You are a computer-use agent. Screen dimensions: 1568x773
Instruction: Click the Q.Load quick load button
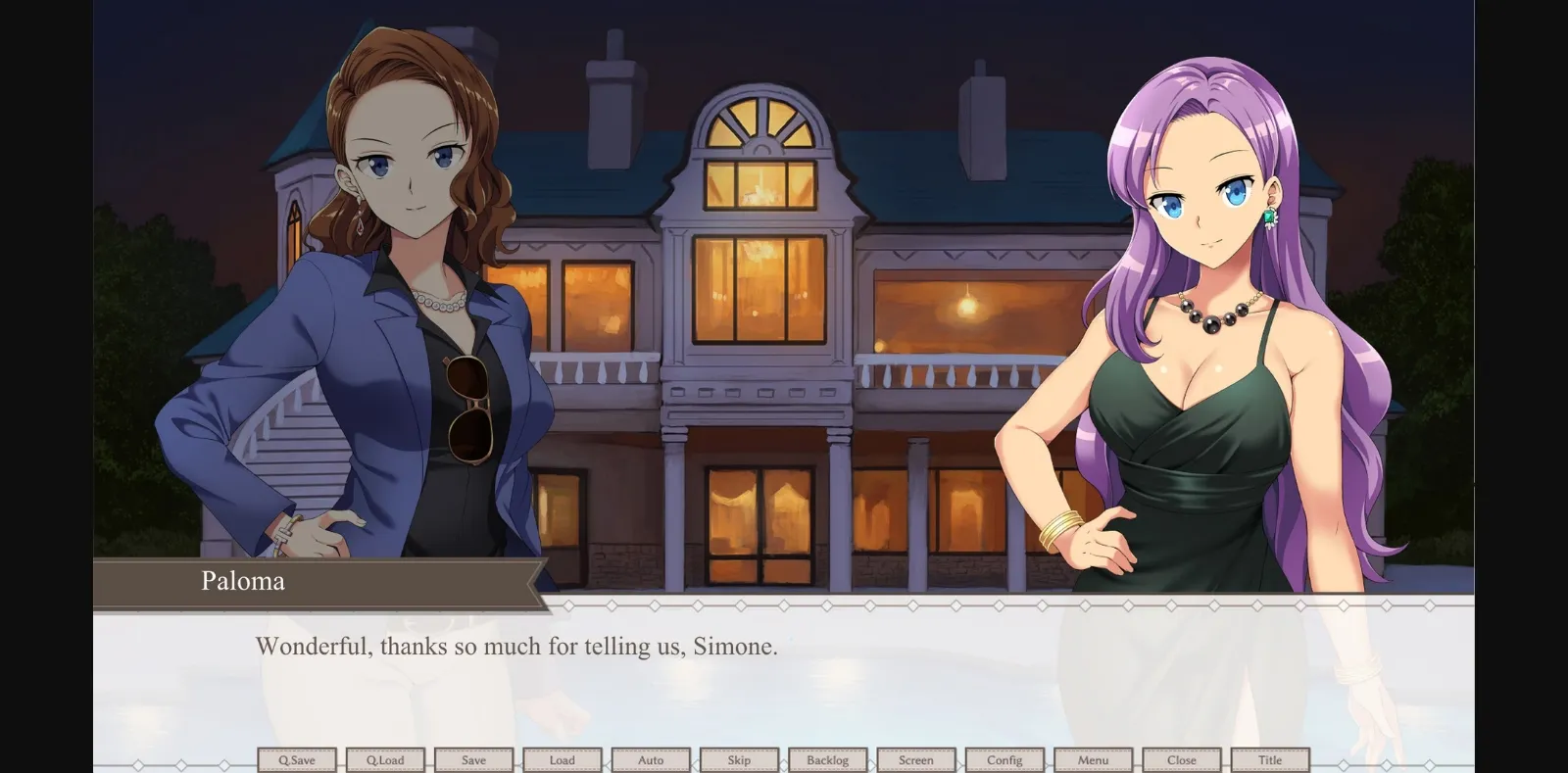coord(385,759)
